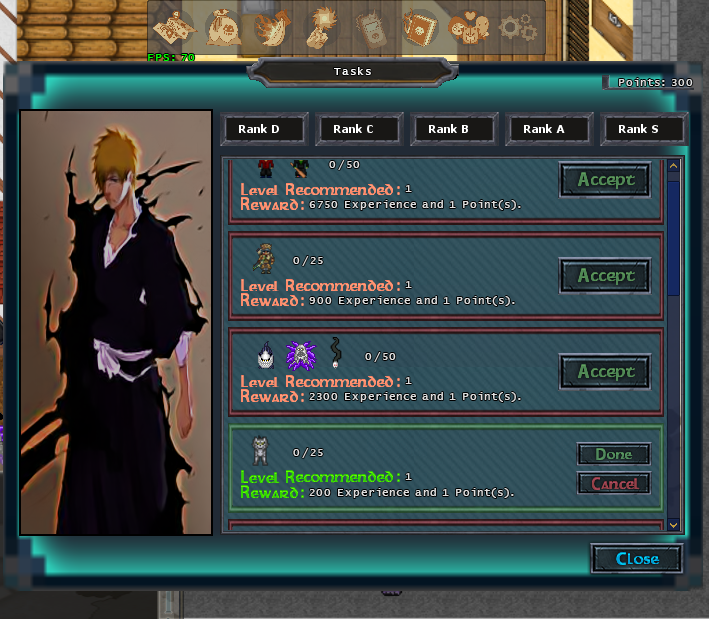
Task: Click the task list scroll-up arrow
Action: coord(673,165)
